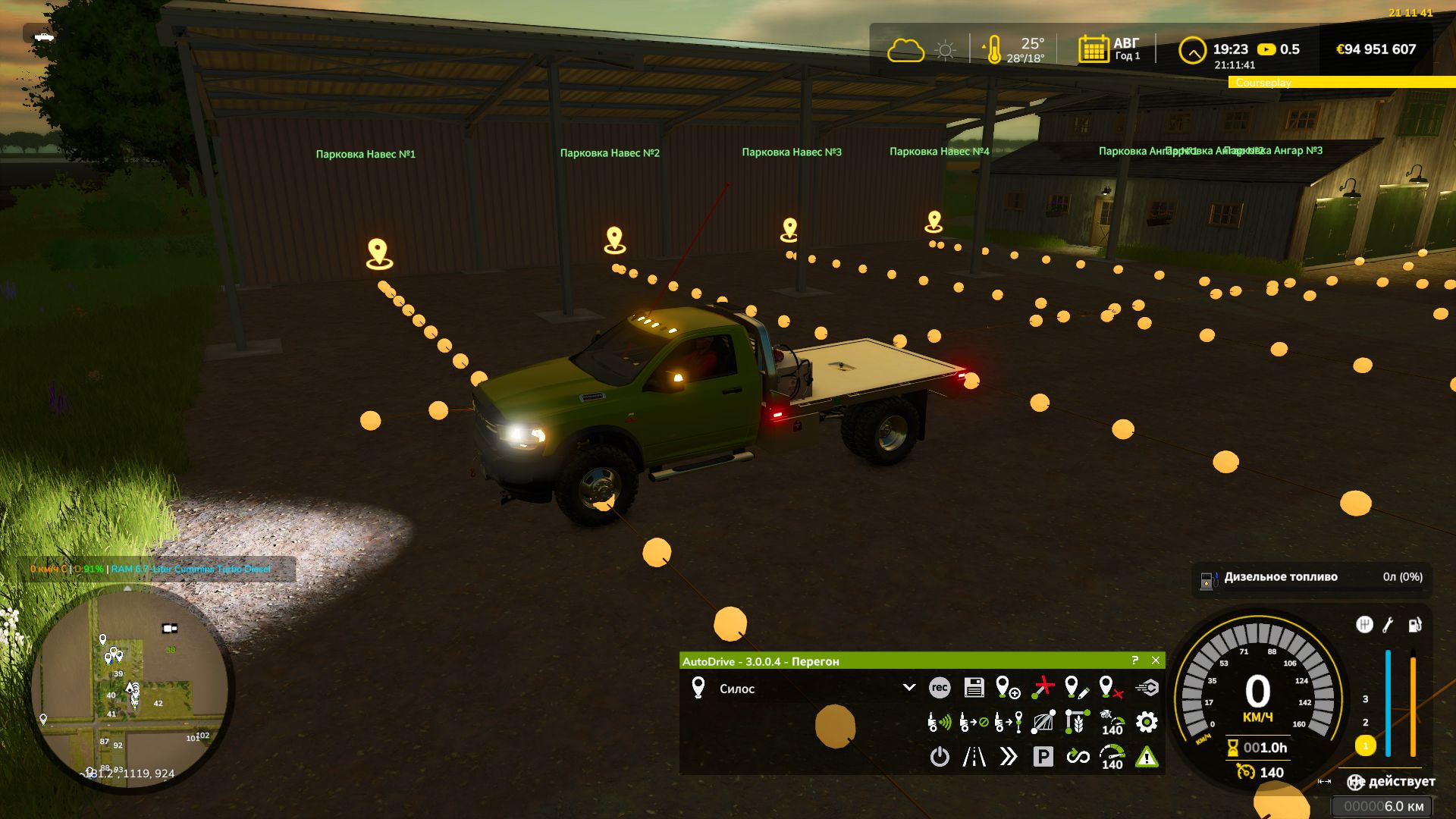This screenshot has width=1456, height=819.
Task: Toggle AutoDrive power button
Action: click(x=940, y=757)
